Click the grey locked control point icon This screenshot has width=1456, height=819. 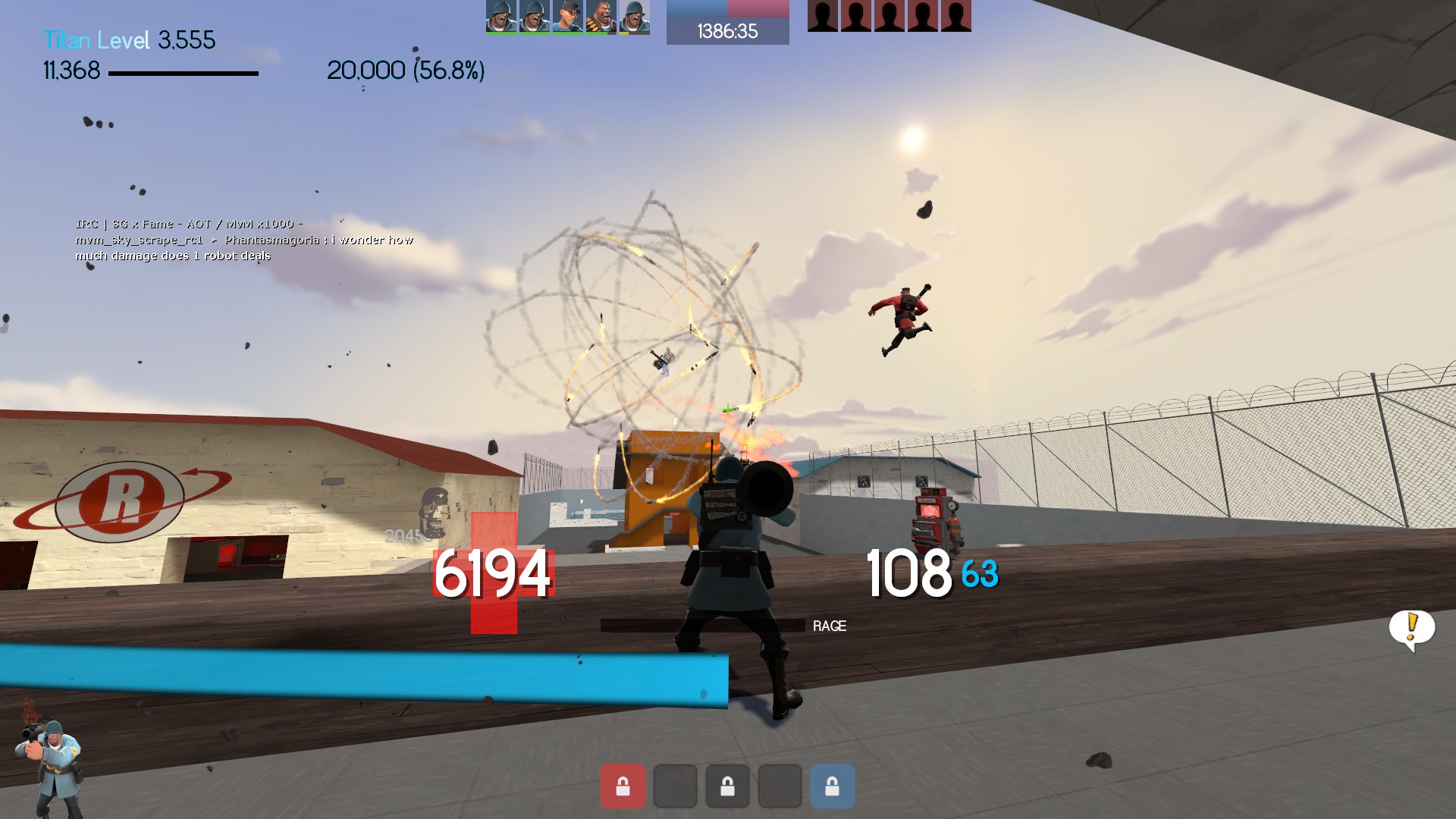(x=727, y=786)
